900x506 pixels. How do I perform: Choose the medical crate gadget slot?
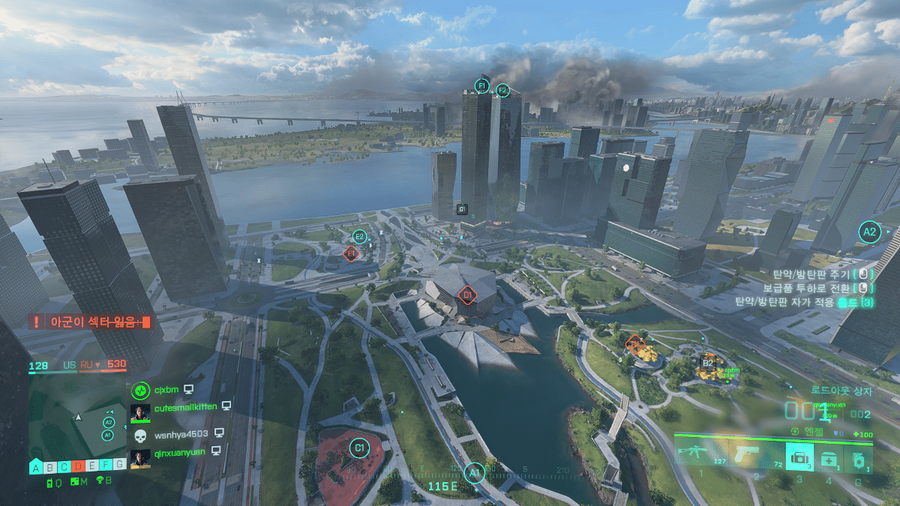click(x=829, y=458)
